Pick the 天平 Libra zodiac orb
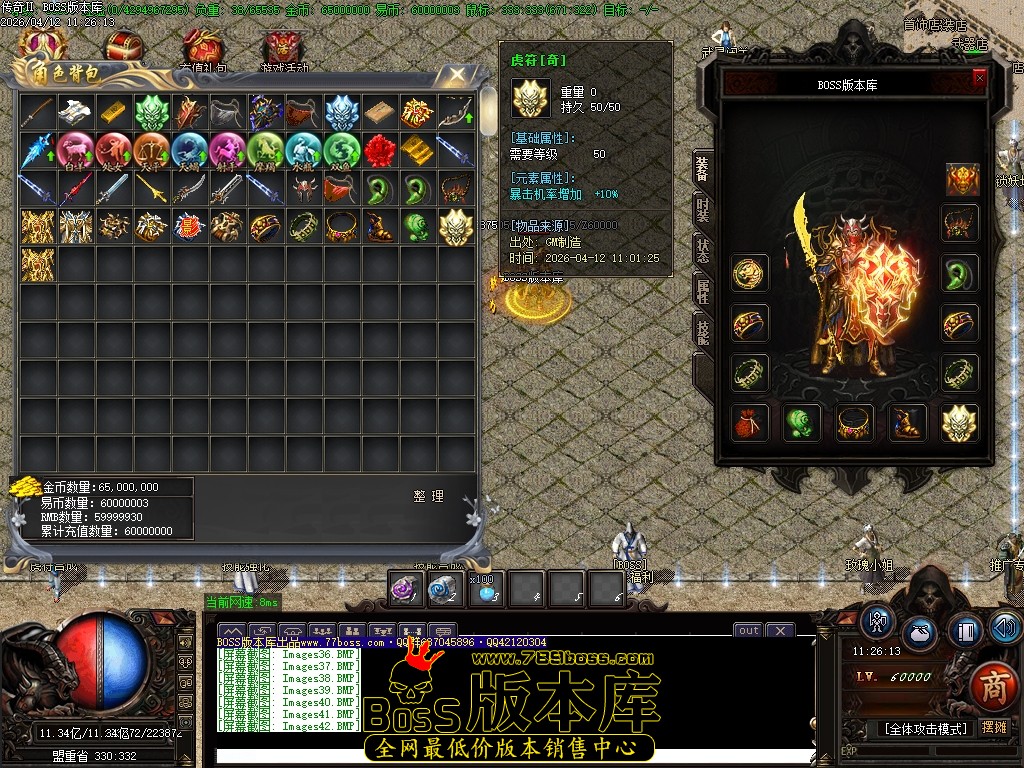This screenshot has height=768, width=1024. [151, 150]
